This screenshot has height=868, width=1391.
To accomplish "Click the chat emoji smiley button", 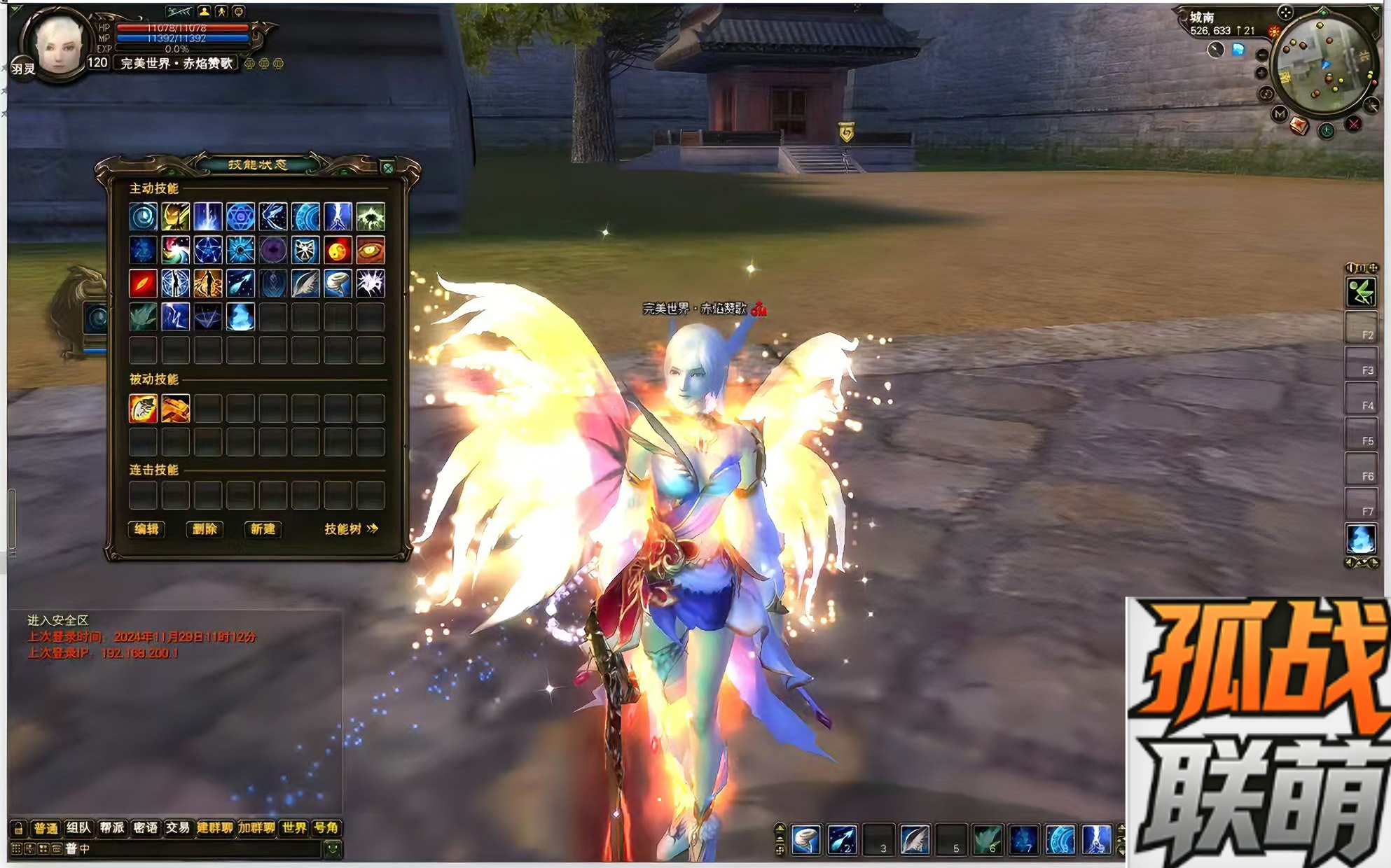I will click(333, 849).
